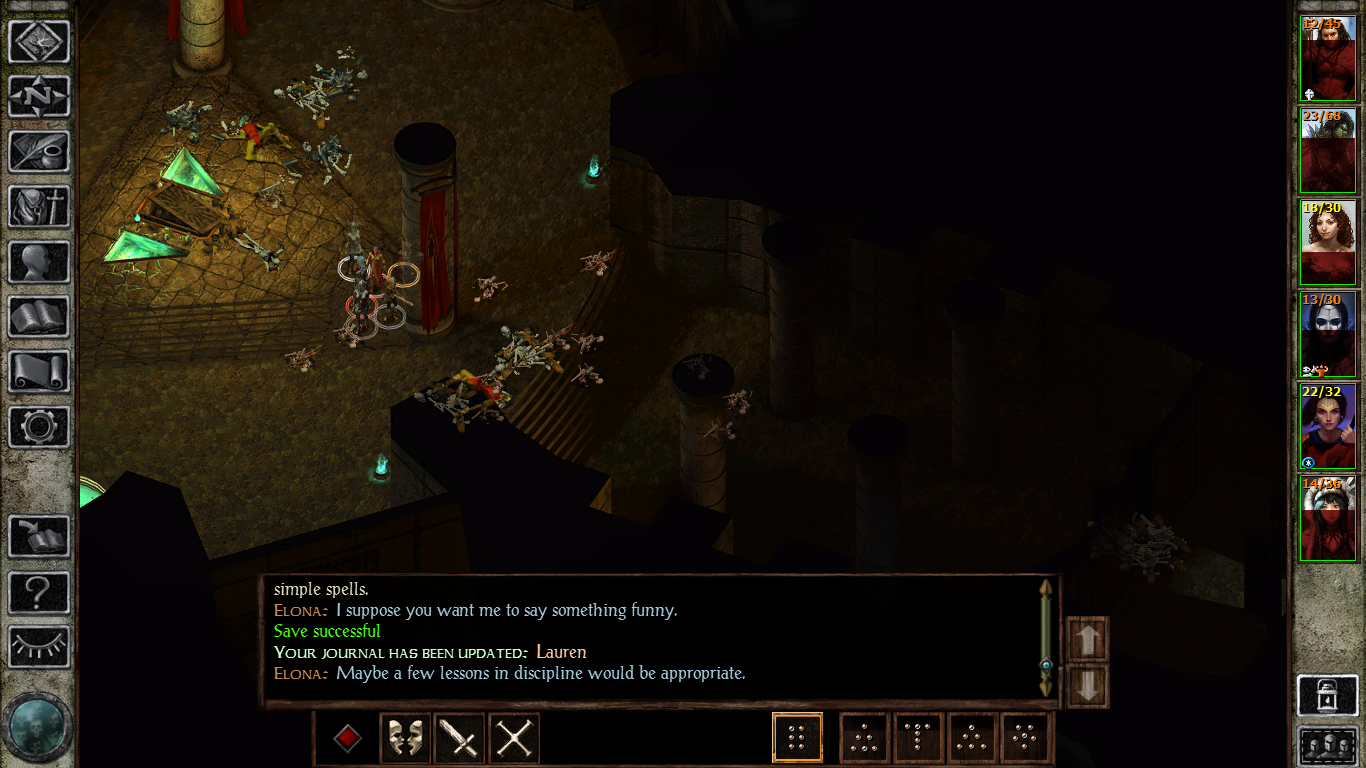The image size is (1366, 768).
Task: Open the inventory screen
Action: click(40, 208)
